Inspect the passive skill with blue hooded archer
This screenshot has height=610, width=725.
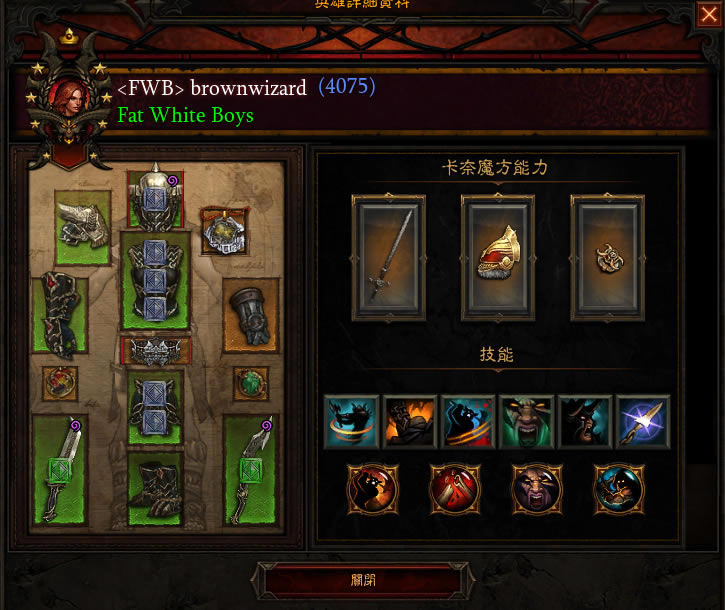tap(619, 488)
